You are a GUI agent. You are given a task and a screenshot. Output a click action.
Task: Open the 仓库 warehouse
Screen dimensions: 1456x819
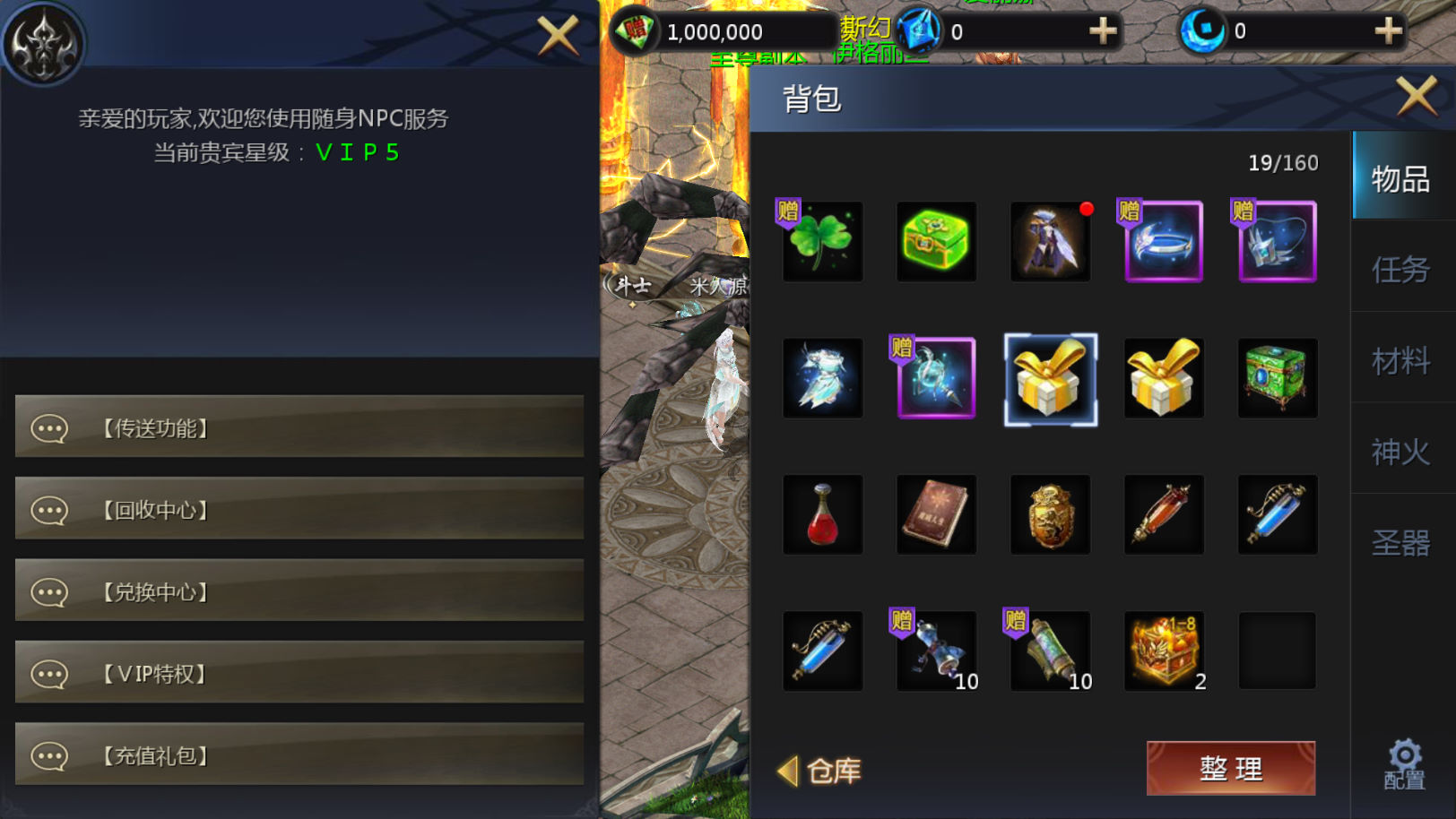(820, 771)
